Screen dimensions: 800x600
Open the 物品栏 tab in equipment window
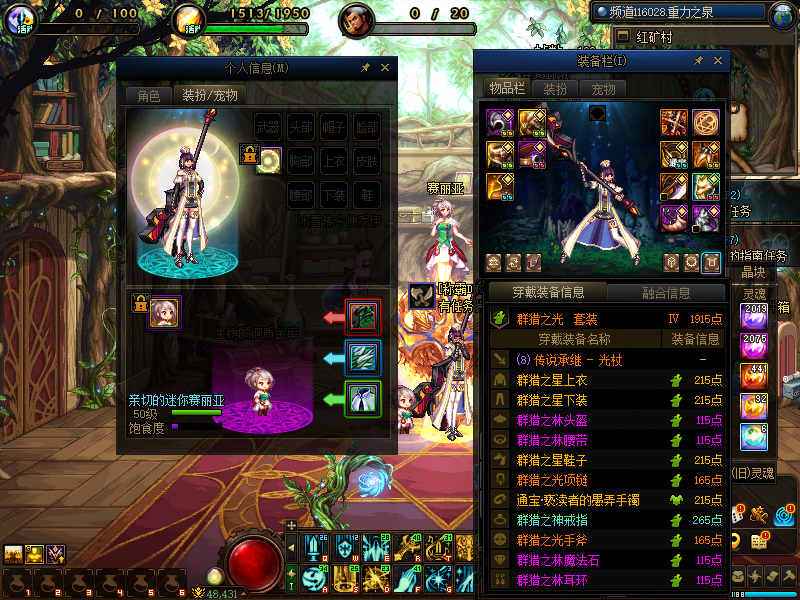tap(506, 89)
